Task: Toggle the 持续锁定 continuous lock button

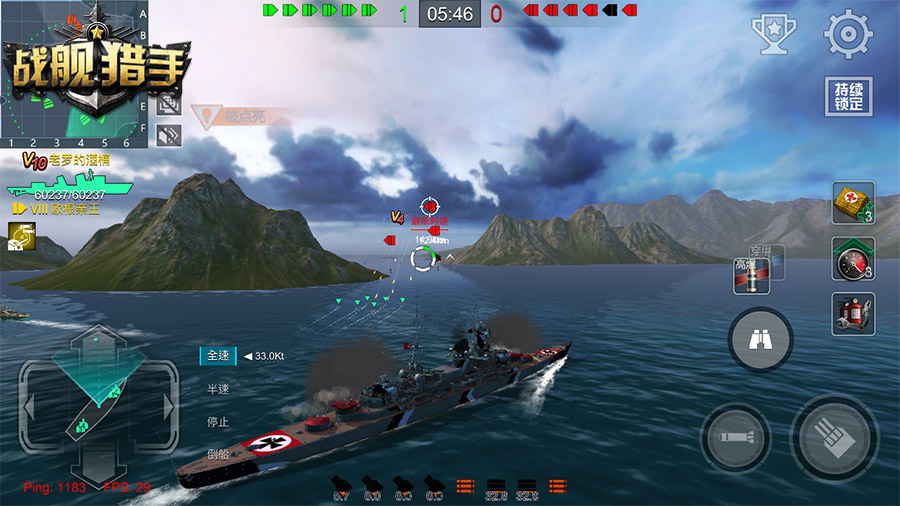Action: click(x=848, y=97)
